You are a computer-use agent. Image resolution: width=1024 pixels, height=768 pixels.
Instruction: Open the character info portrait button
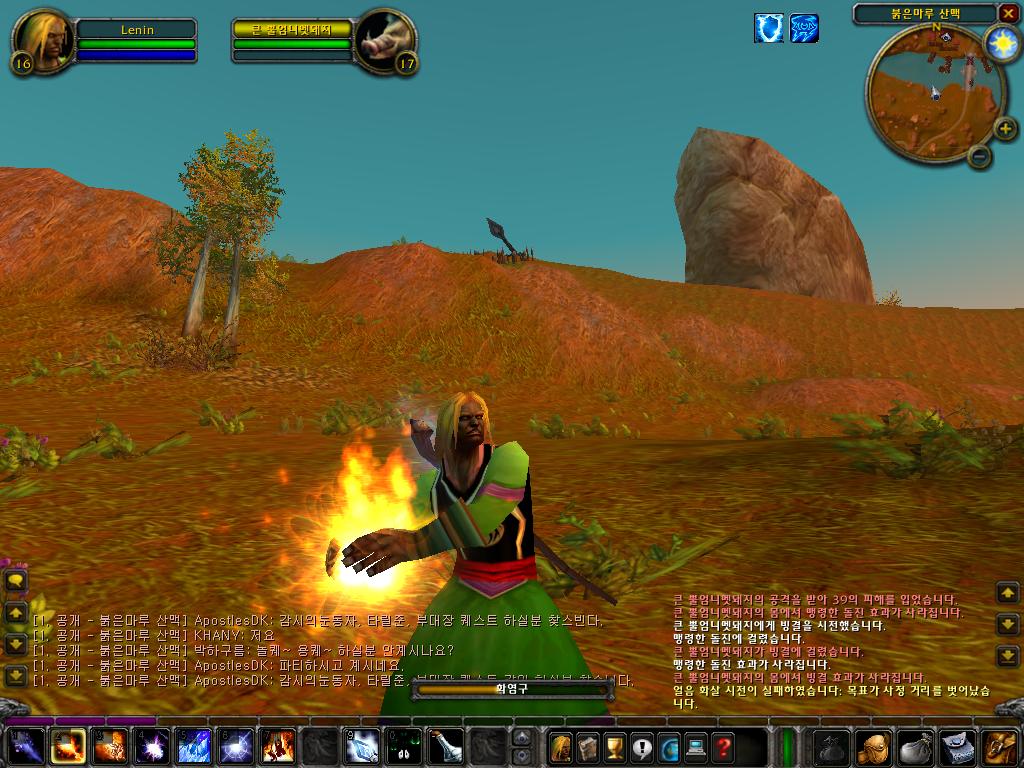click(x=560, y=747)
